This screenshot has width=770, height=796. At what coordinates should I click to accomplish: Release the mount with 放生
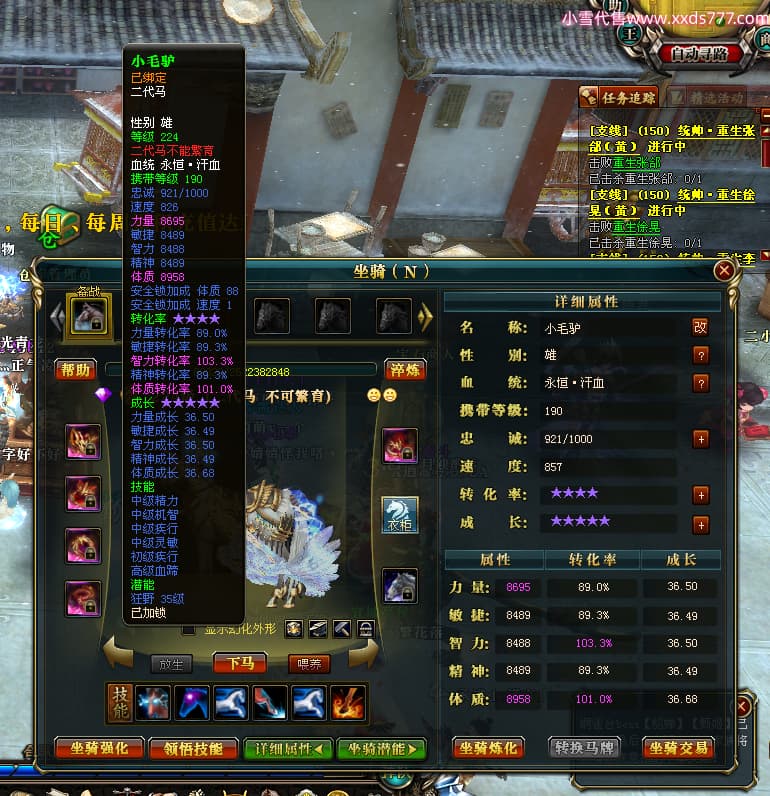[172, 663]
